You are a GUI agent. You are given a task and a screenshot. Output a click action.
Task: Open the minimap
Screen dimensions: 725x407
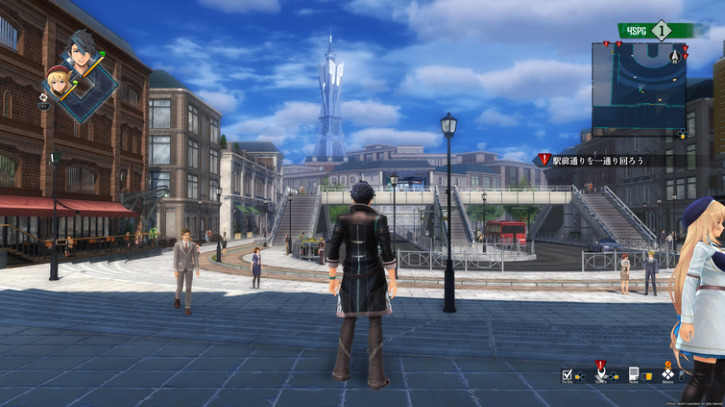[640, 87]
